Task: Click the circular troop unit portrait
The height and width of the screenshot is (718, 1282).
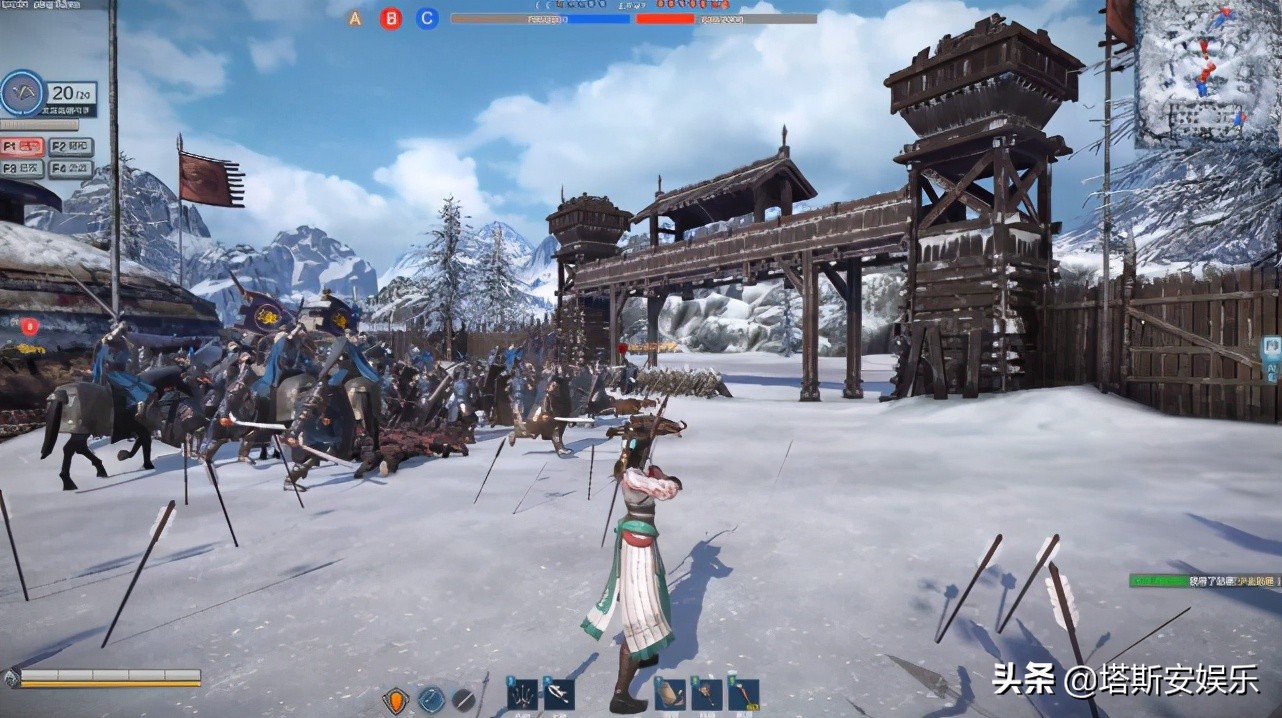Action: [x=22, y=94]
